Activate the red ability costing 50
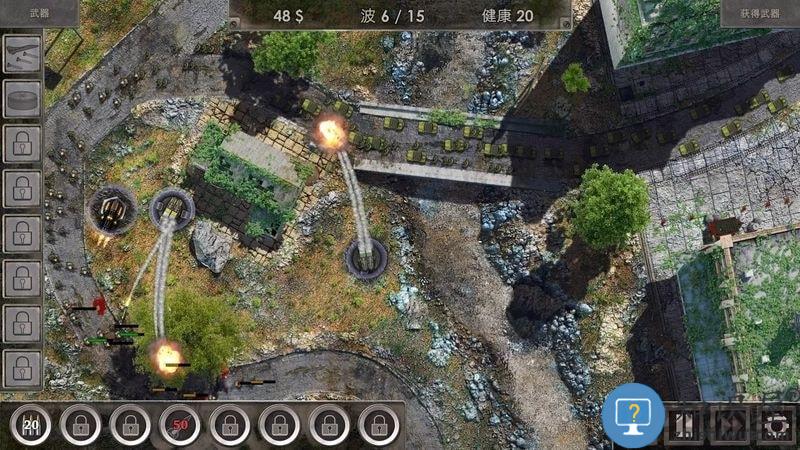The width and height of the screenshot is (800, 450). coord(179,426)
